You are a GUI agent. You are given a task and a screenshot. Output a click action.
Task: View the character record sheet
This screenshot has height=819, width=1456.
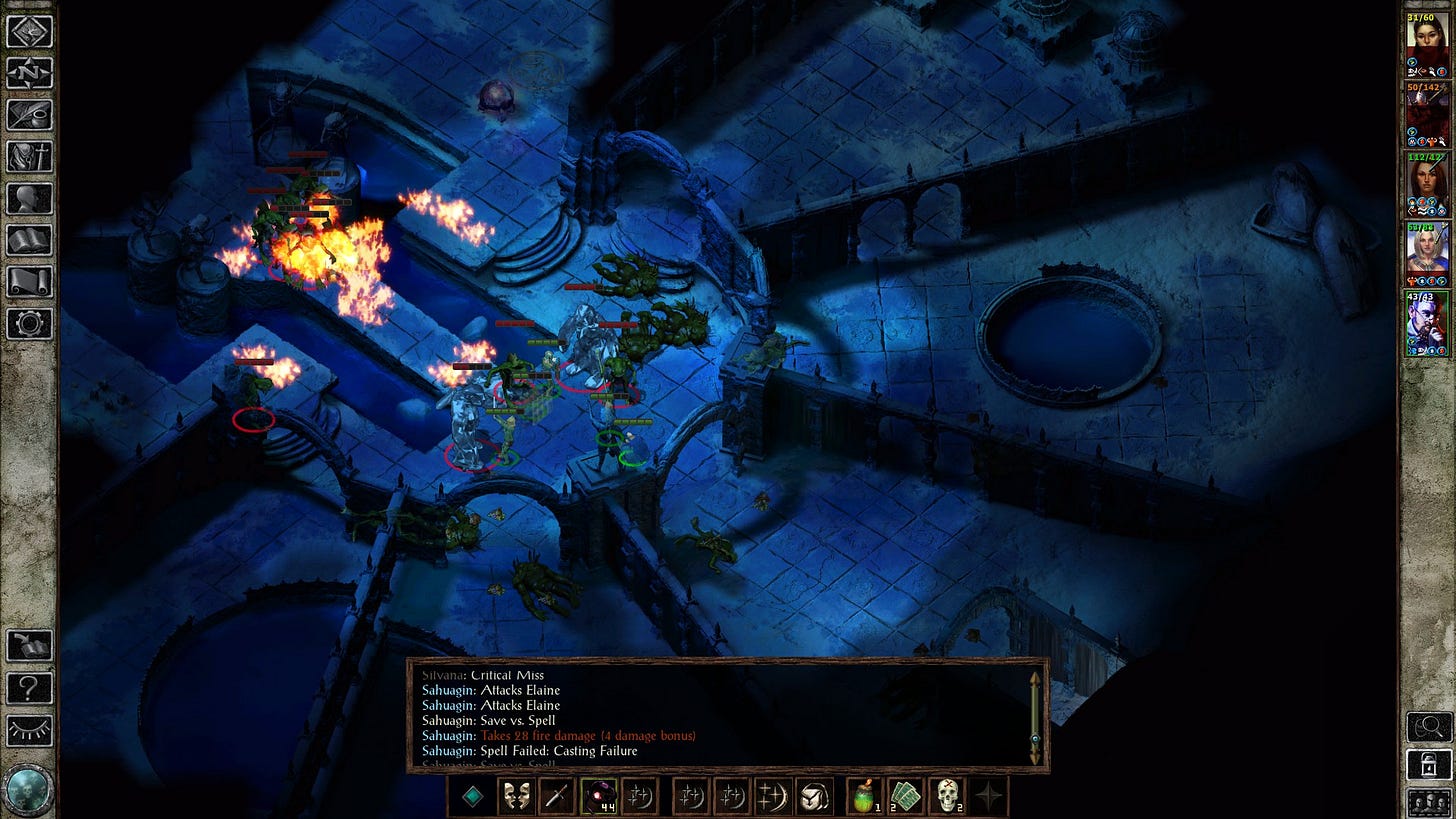point(29,198)
